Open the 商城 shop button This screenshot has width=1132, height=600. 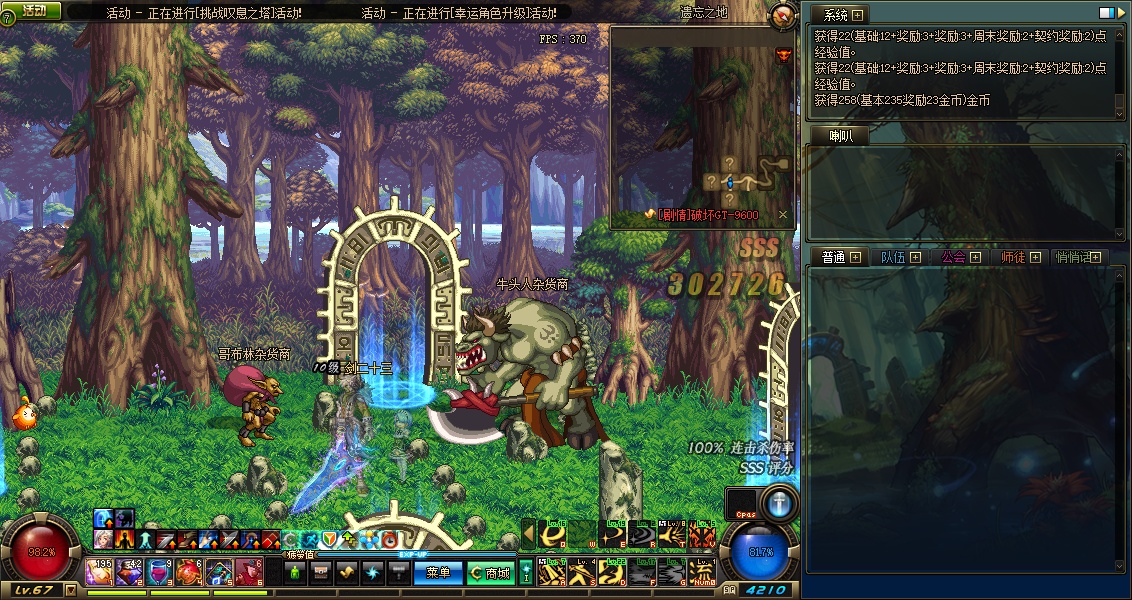491,573
